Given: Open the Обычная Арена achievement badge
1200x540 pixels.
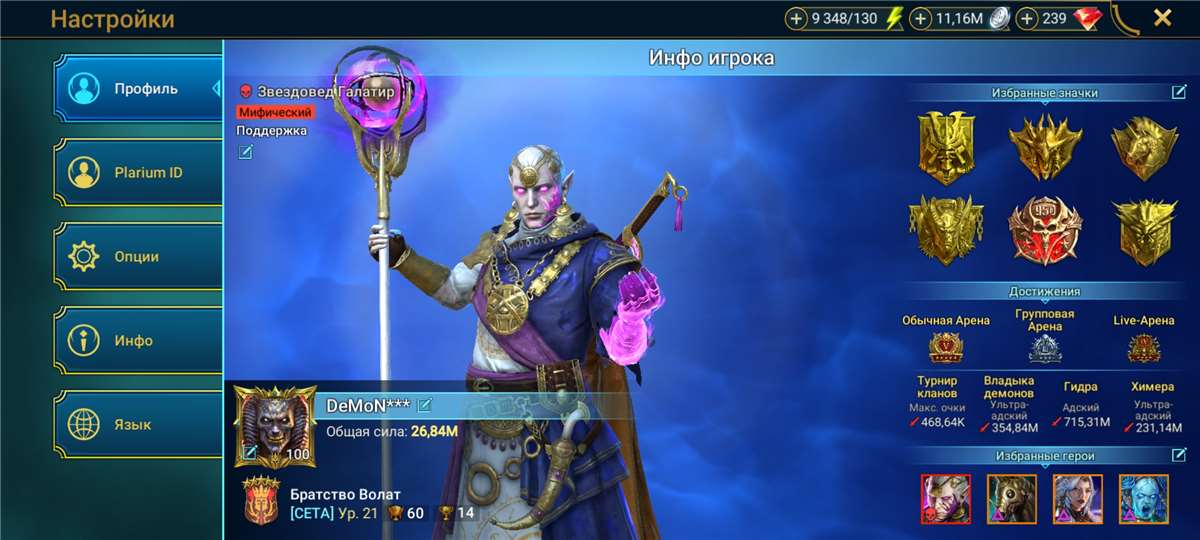Looking at the screenshot, I should click(945, 347).
